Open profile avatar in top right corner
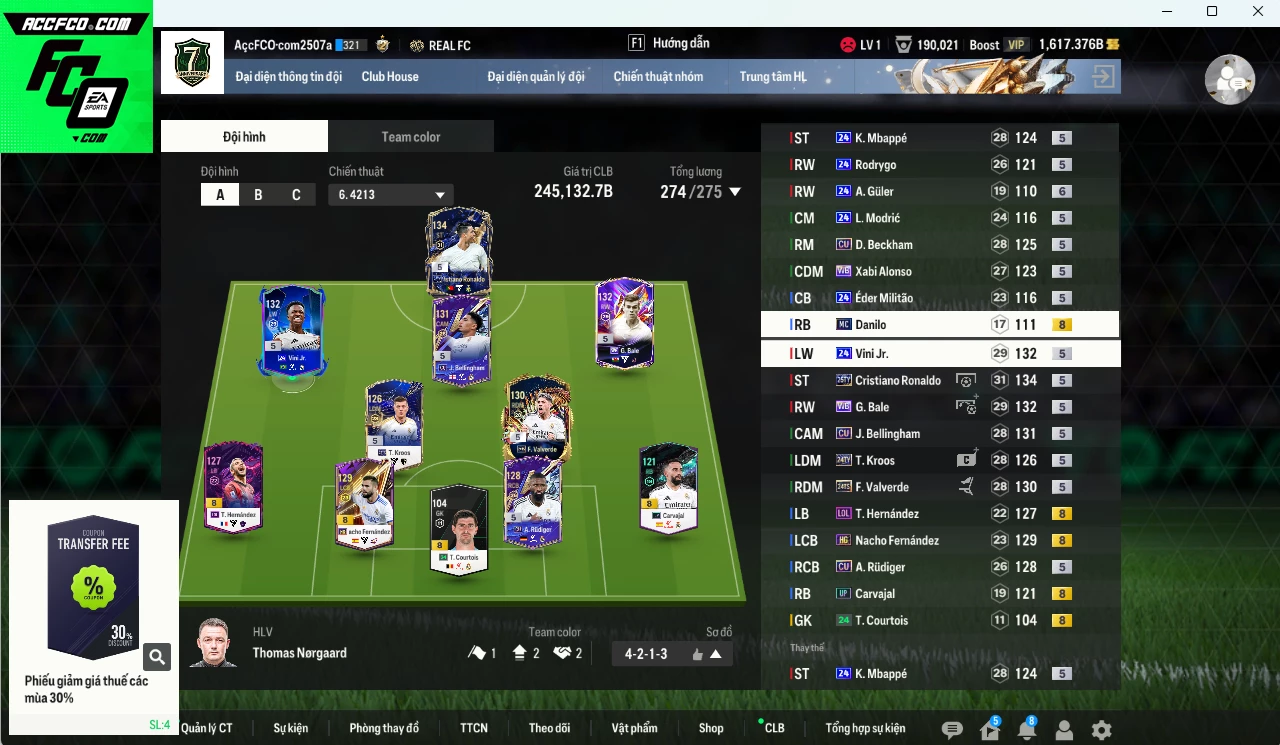The image size is (1280, 745). coord(1229,79)
